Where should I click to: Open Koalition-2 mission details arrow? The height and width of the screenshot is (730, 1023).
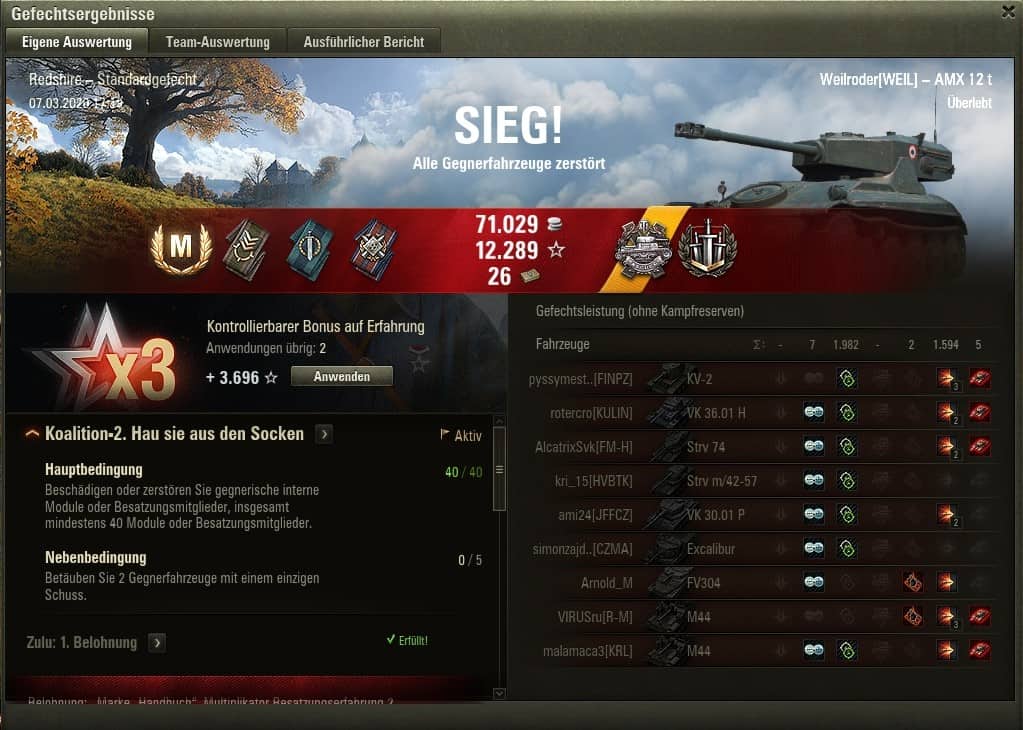pos(324,434)
